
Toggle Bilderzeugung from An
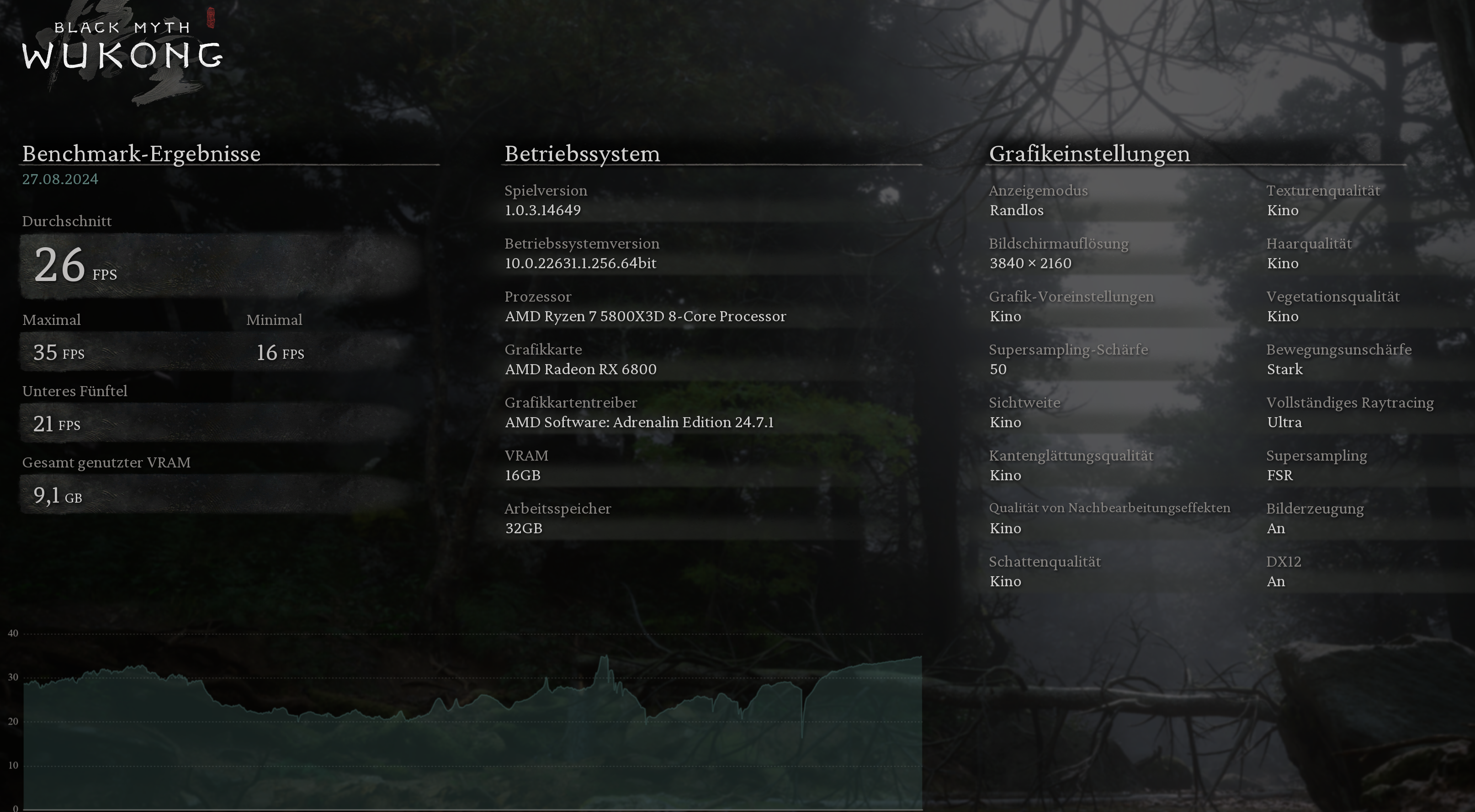click(1276, 528)
